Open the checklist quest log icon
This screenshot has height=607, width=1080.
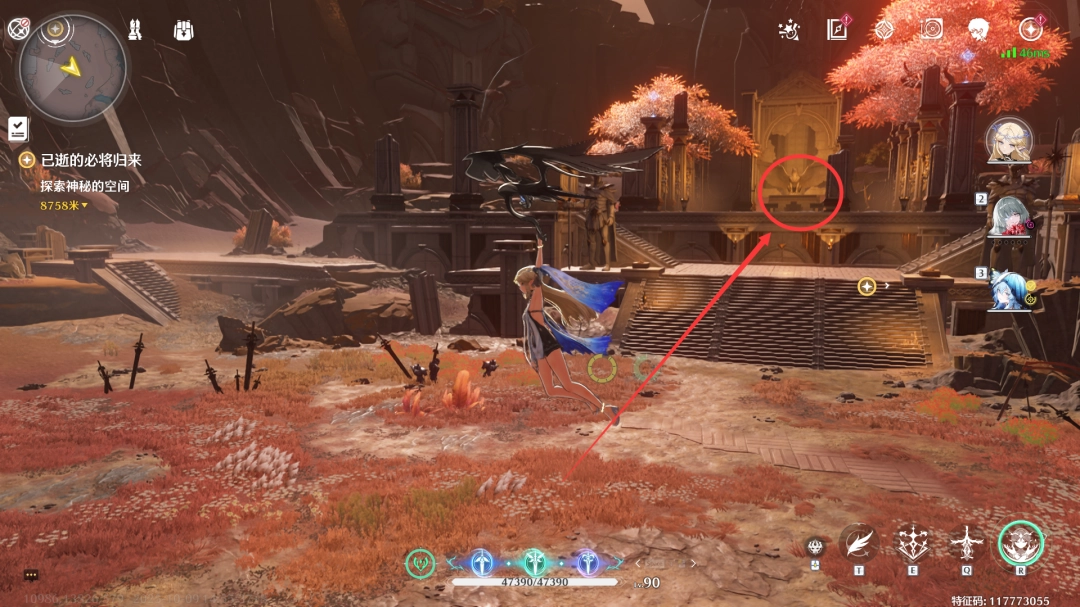pyautogui.click(x=18, y=128)
